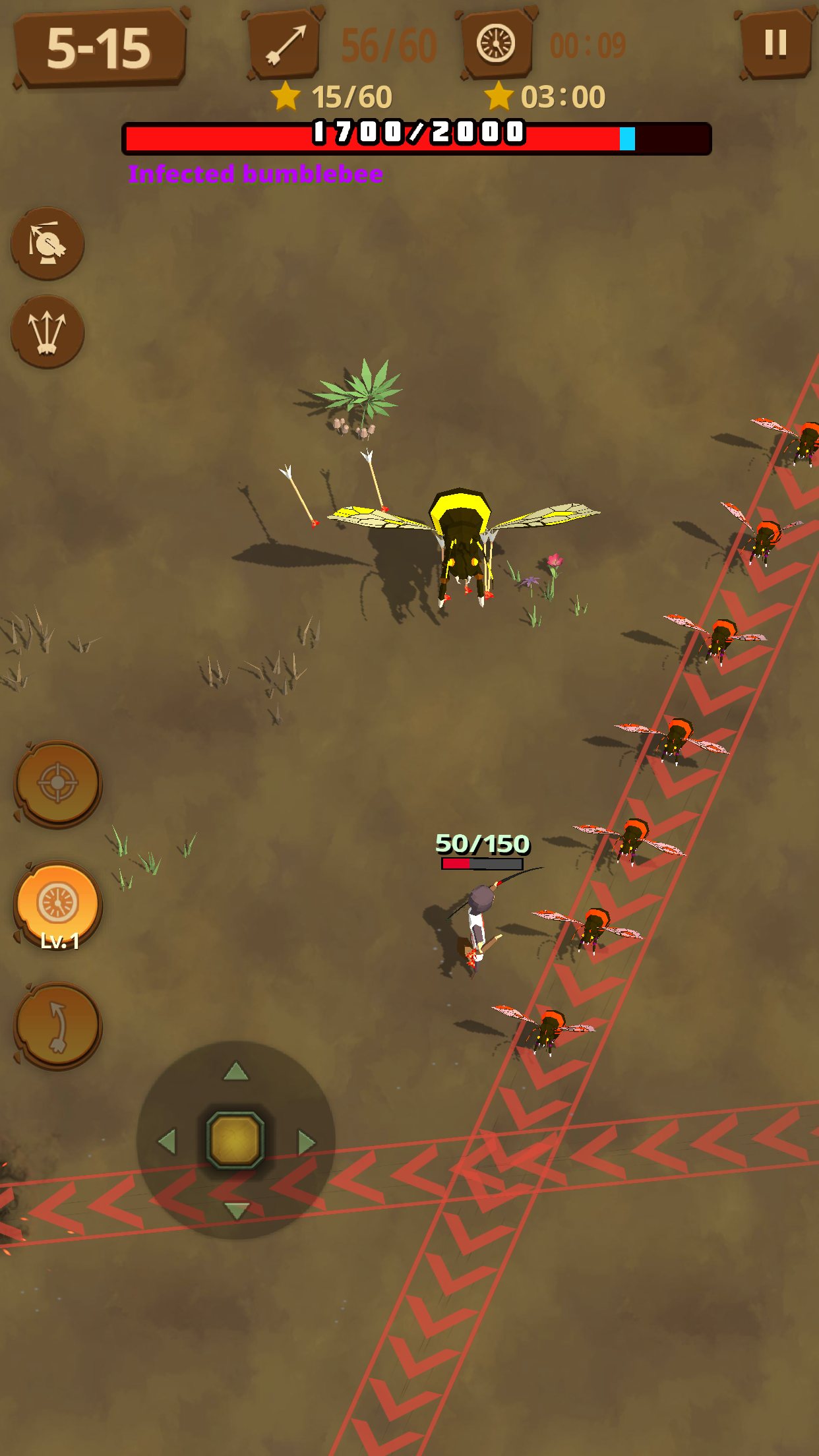Image resolution: width=819 pixels, height=1456 pixels.
Task: Trigger the triple arrow volley skill
Action: coord(47,331)
